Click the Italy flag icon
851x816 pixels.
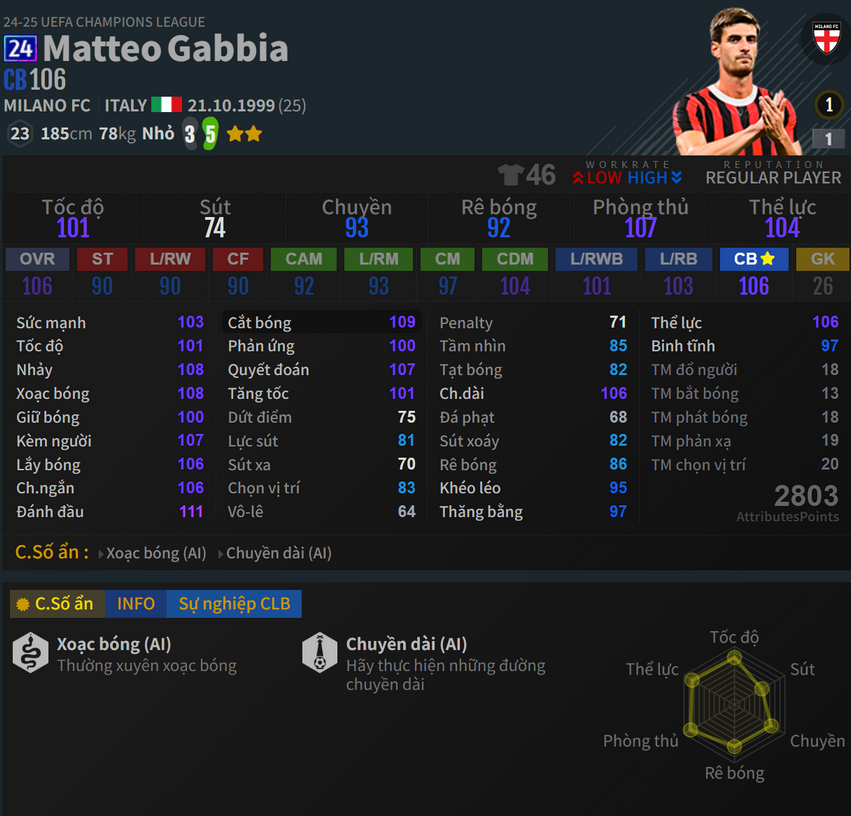[166, 106]
